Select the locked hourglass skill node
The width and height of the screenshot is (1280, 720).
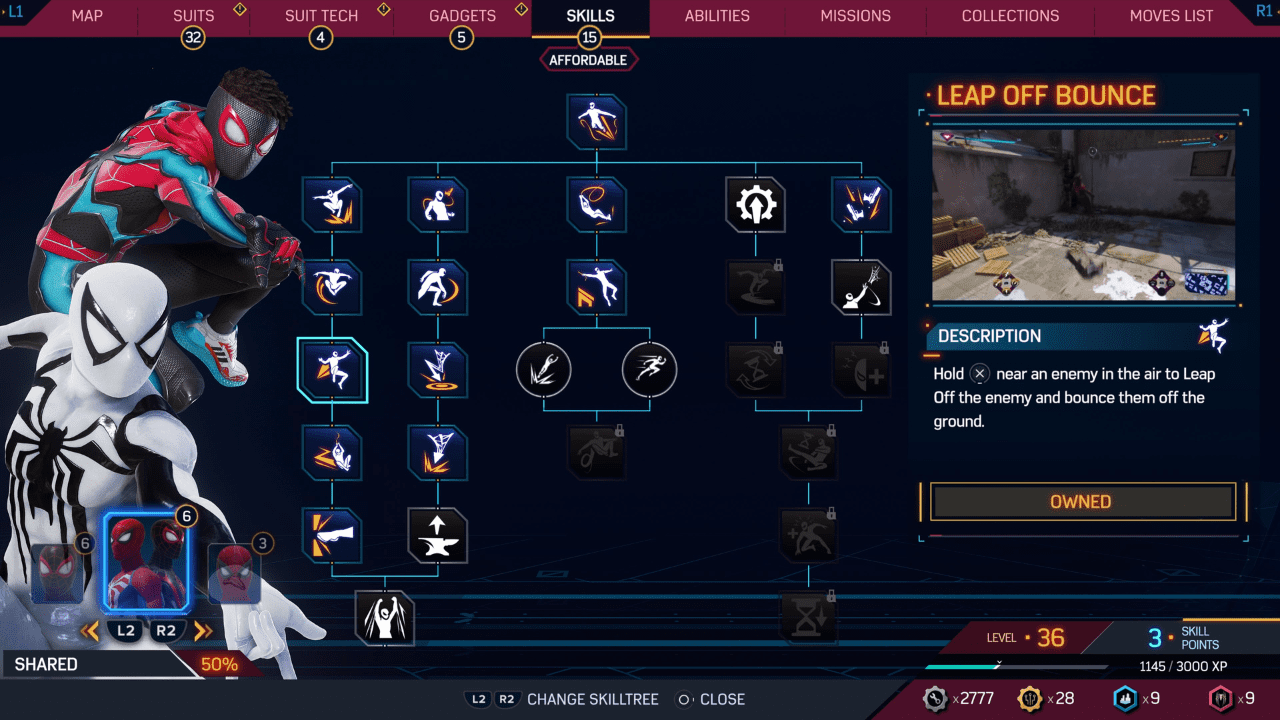808,617
